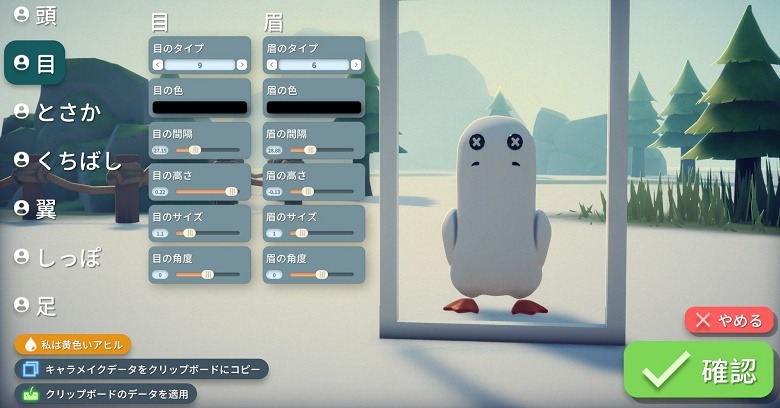
Task: Adjust the 目の間隔 slider
Action: pyautogui.click(x=195, y=150)
